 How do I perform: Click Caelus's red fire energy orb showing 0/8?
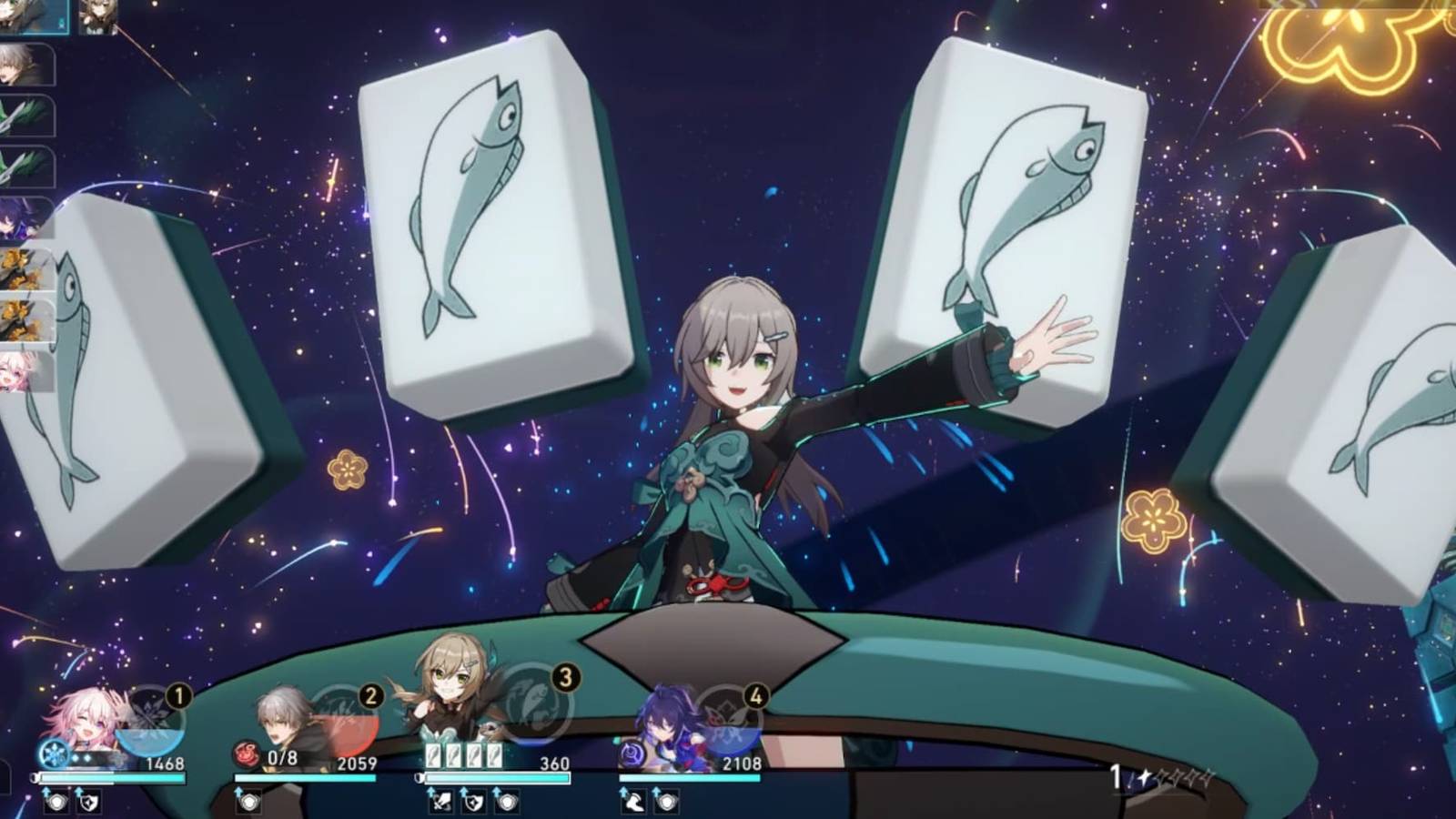pos(245,755)
